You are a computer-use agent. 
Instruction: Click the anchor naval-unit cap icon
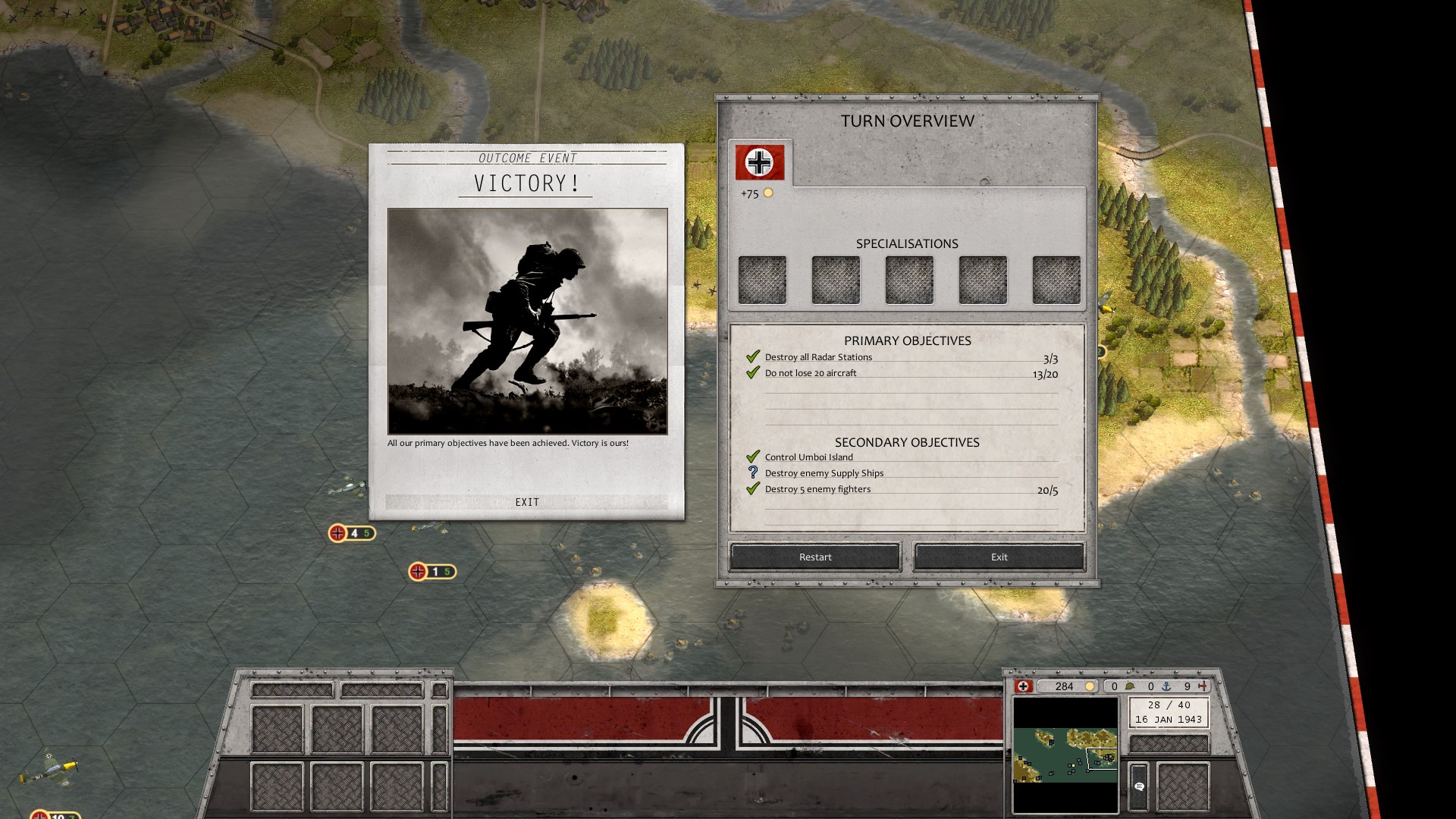1166,686
